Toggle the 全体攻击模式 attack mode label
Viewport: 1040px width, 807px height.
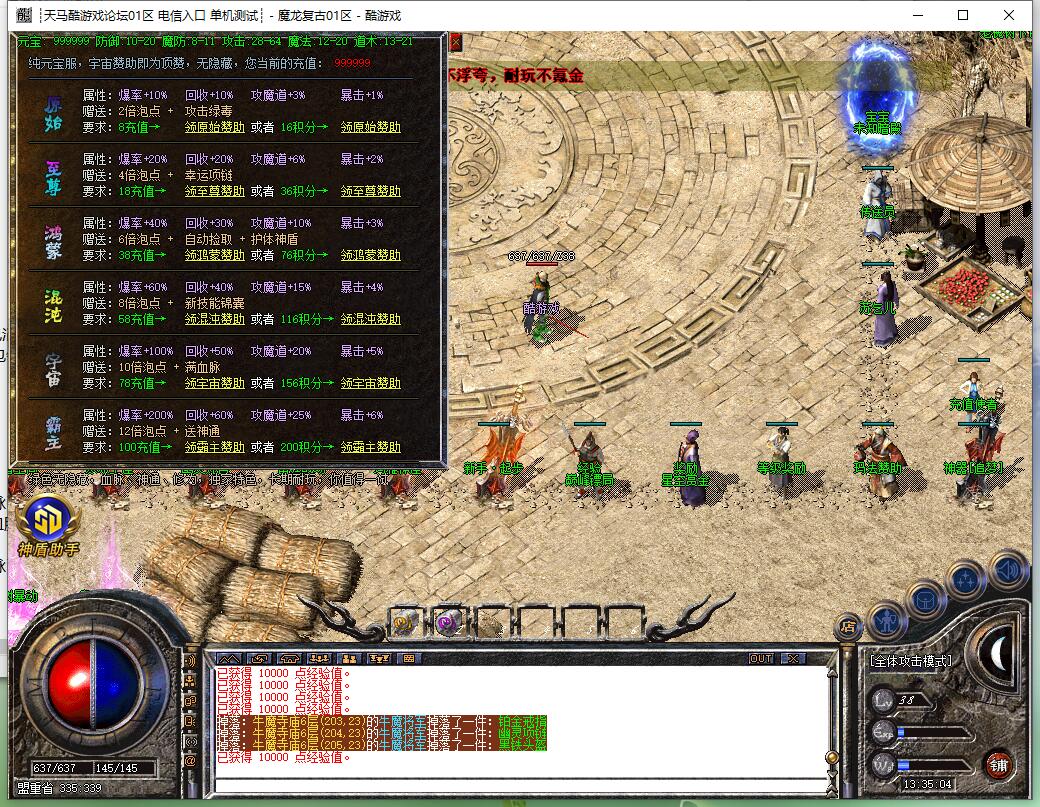(x=910, y=660)
